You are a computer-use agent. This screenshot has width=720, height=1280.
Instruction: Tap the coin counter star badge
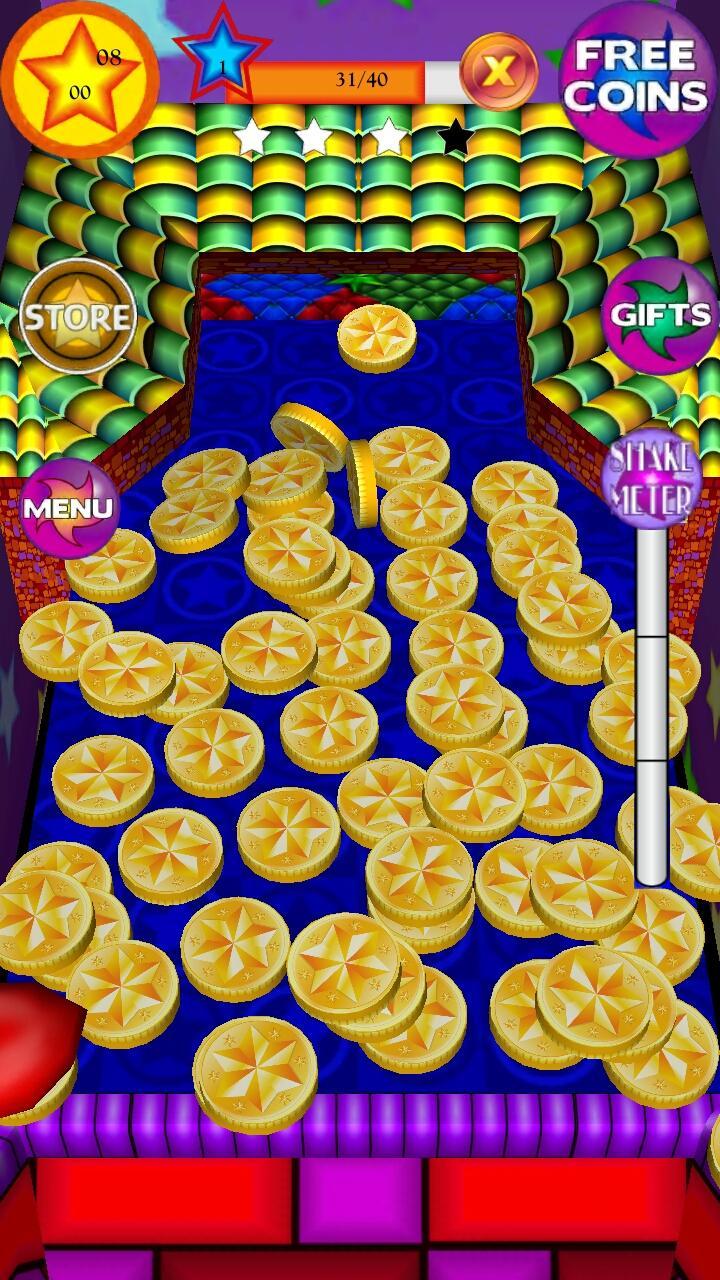[78, 74]
